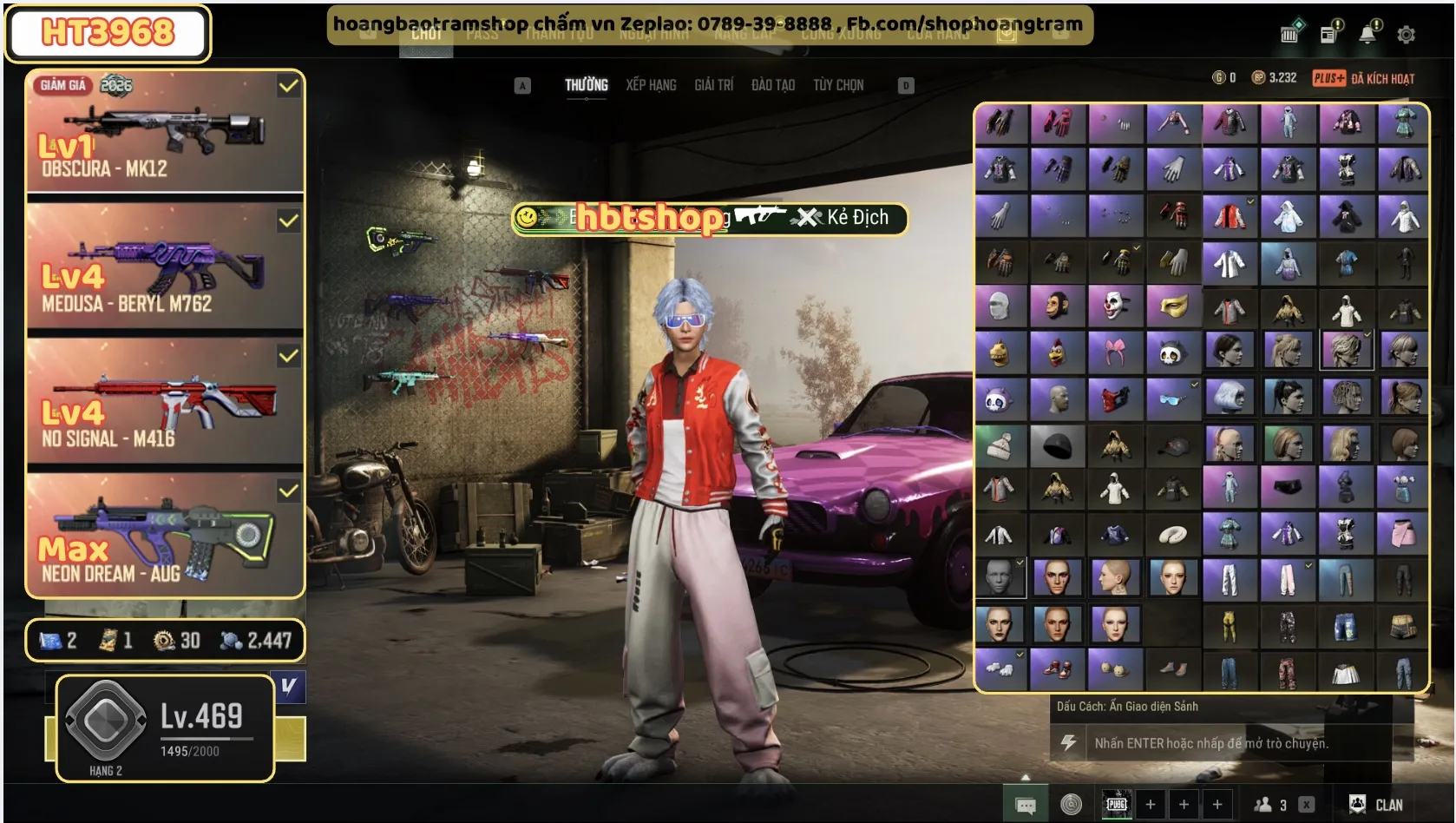Select the Obscura MK12 weapon card
This screenshot has height=823, width=1456.
(165, 132)
